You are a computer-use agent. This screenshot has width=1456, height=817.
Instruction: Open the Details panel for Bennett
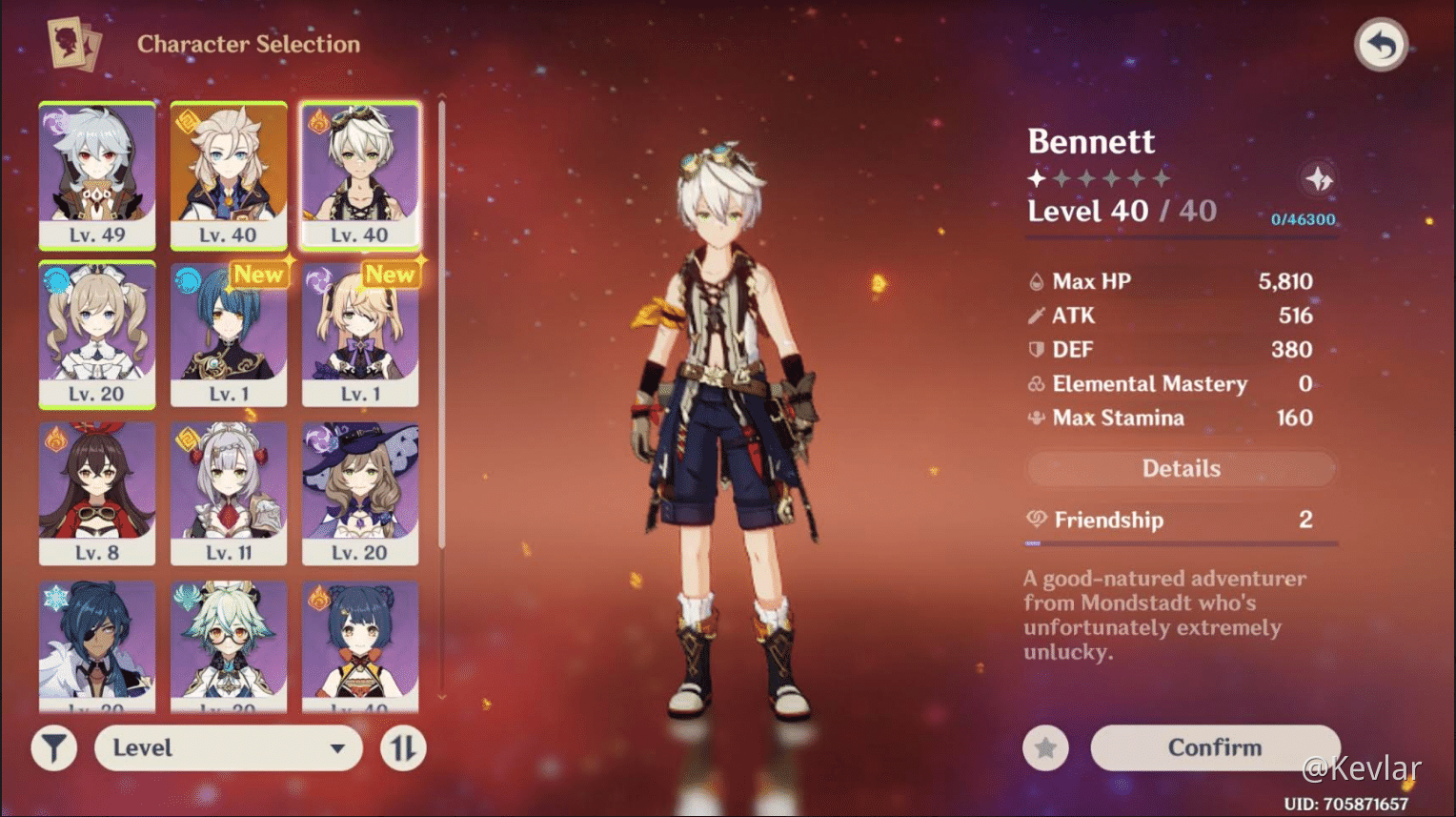[1181, 468]
